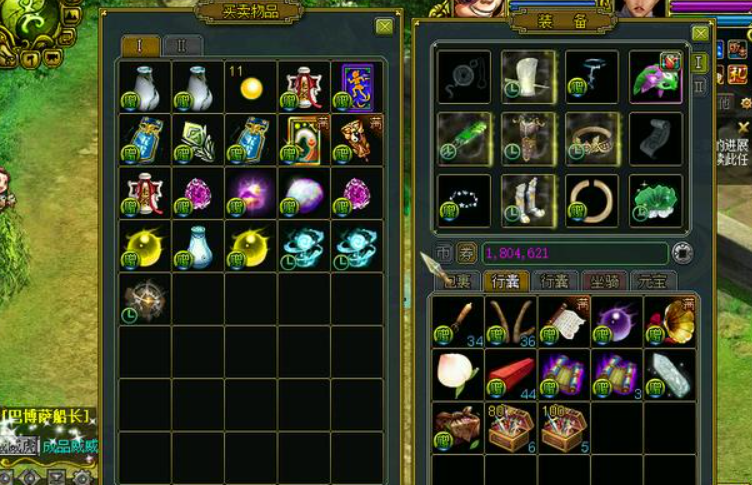Pick the purple card with orange figure
The image size is (752, 485).
pos(356,87)
